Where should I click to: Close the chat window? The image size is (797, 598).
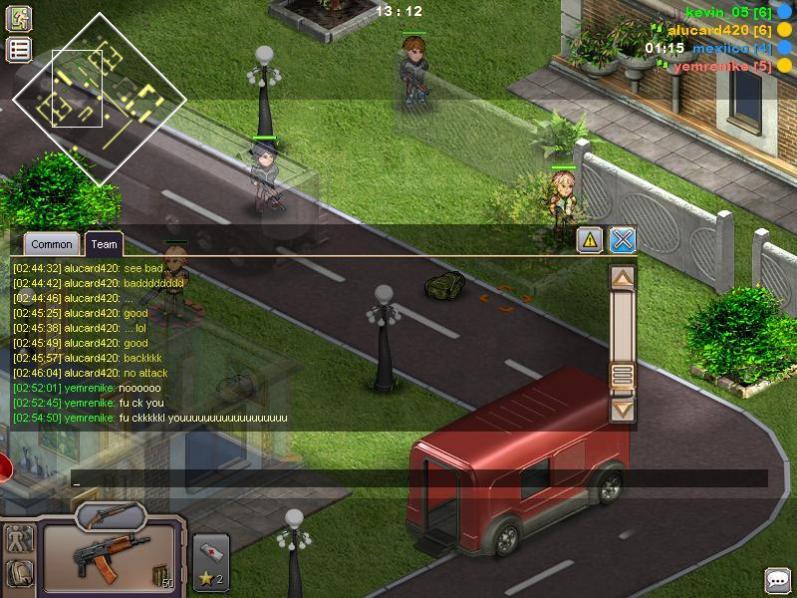pyautogui.click(x=622, y=240)
